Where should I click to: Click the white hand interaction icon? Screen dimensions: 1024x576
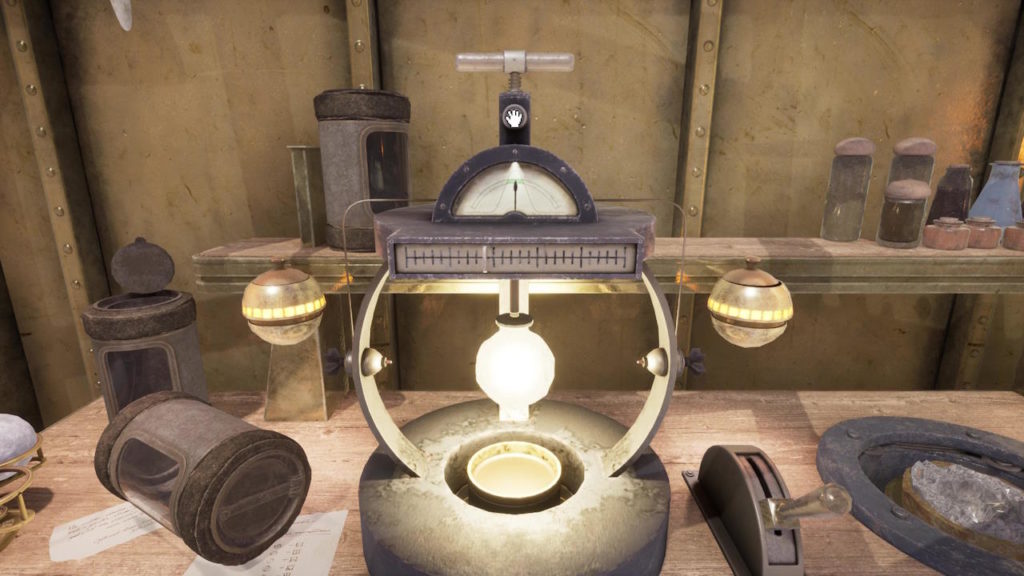tap(514, 118)
